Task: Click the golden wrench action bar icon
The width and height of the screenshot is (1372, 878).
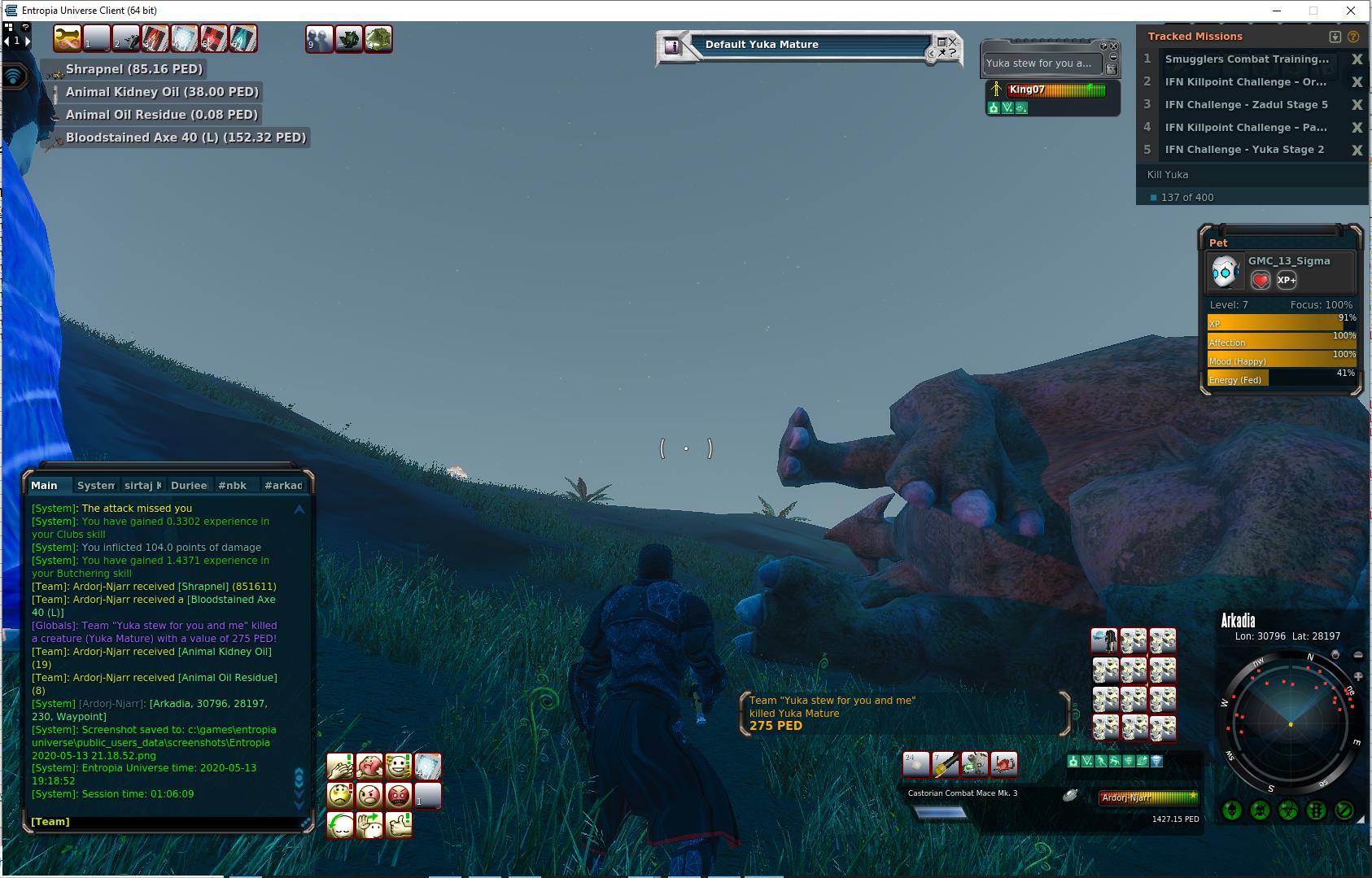Action: tap(68, 38)
